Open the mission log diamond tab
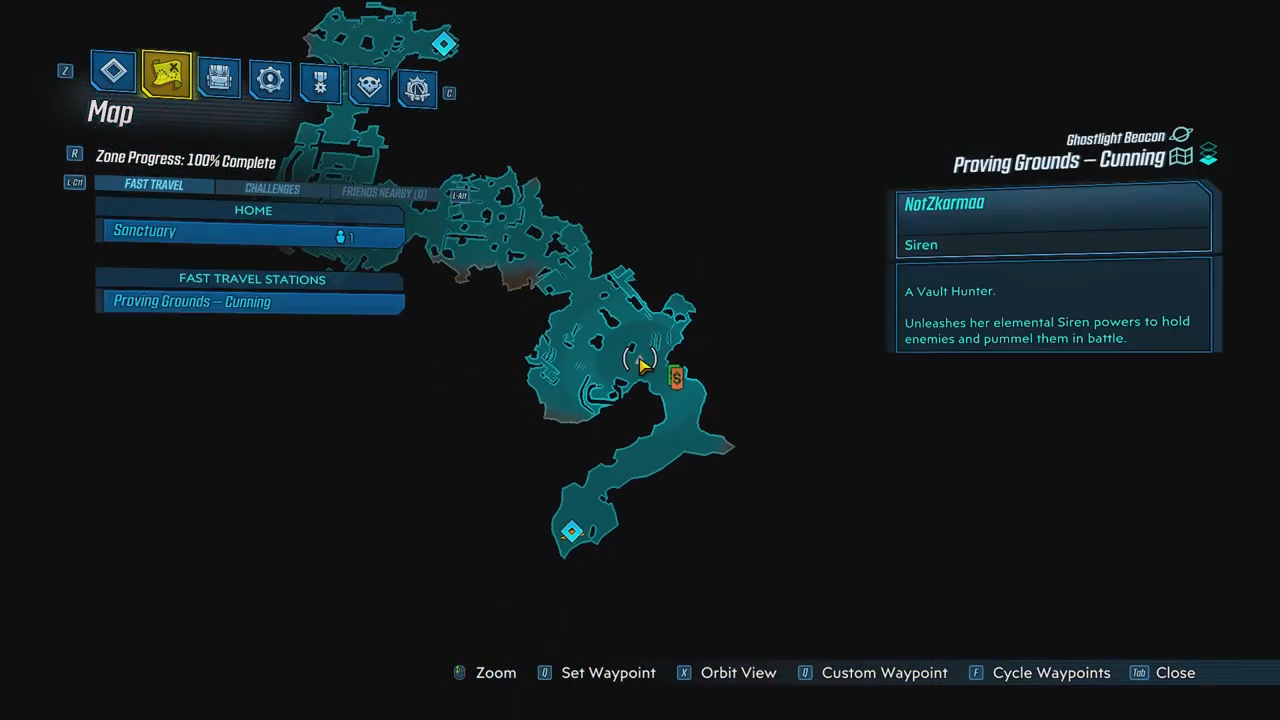Image resolution: width=1280 pixels, height=720 pixels. (x=113, y=71)
